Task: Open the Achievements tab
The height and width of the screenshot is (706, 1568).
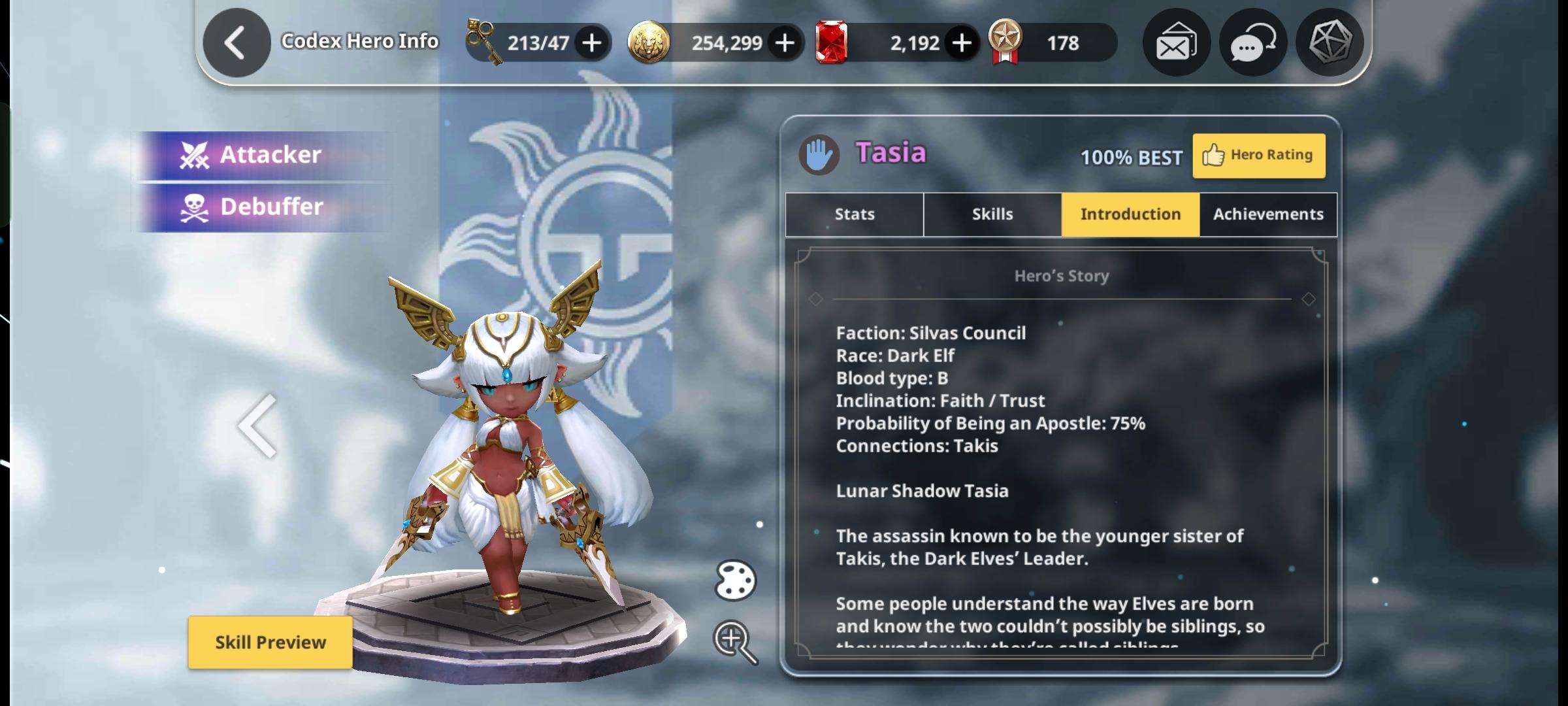Action: 1267,214
